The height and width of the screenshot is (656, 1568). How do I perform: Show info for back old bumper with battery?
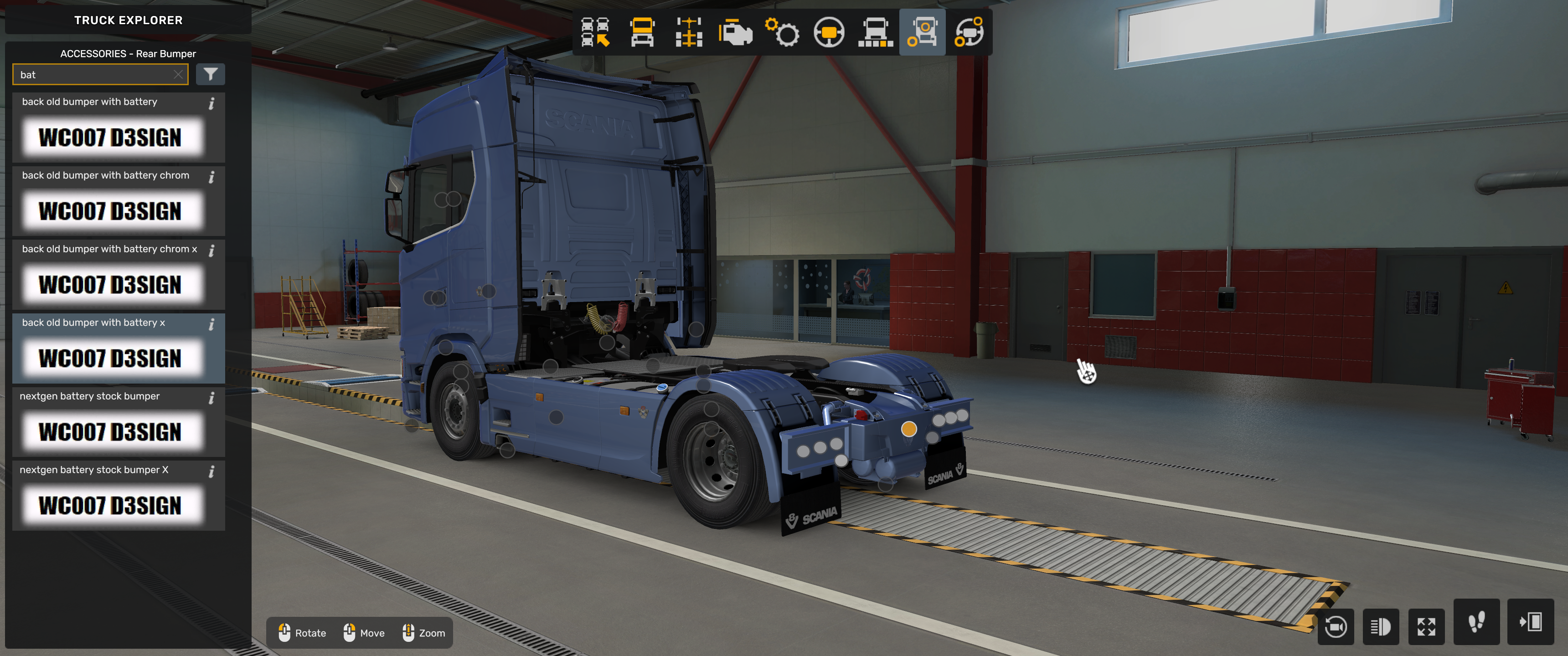pyautogui.click(x=212, y=103)
